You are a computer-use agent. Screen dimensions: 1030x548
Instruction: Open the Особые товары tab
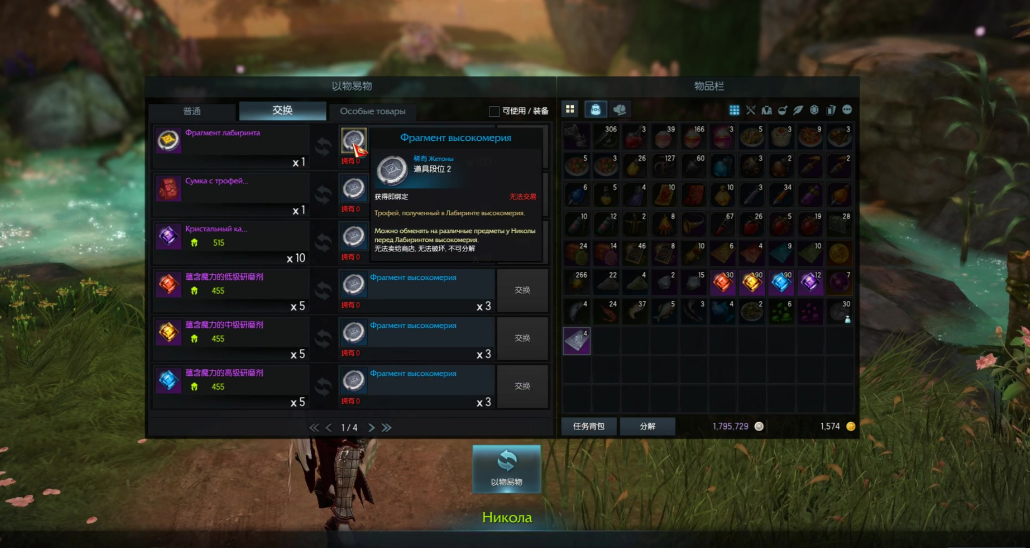point(372,111)
